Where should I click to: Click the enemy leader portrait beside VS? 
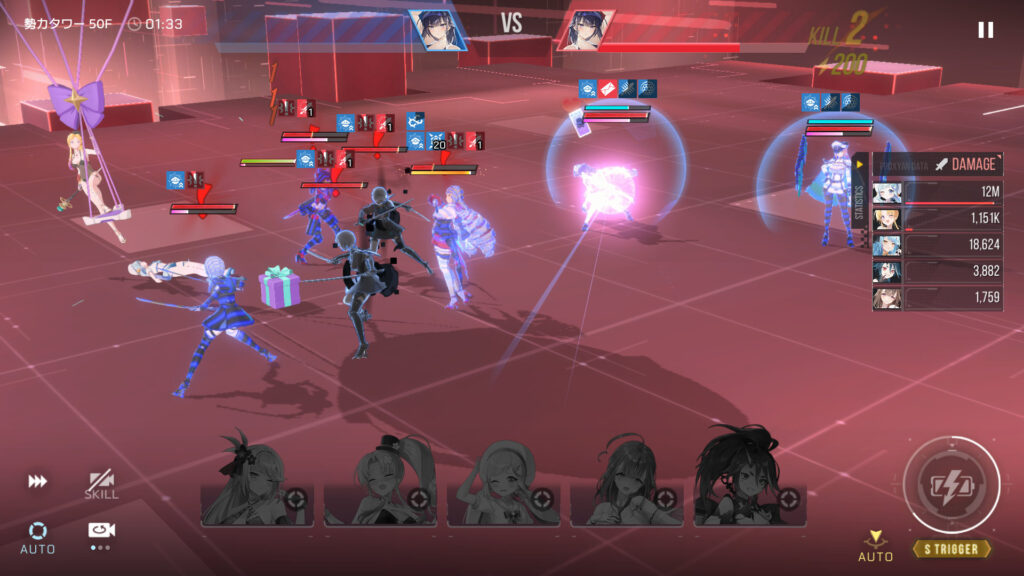tap(585, 30)
